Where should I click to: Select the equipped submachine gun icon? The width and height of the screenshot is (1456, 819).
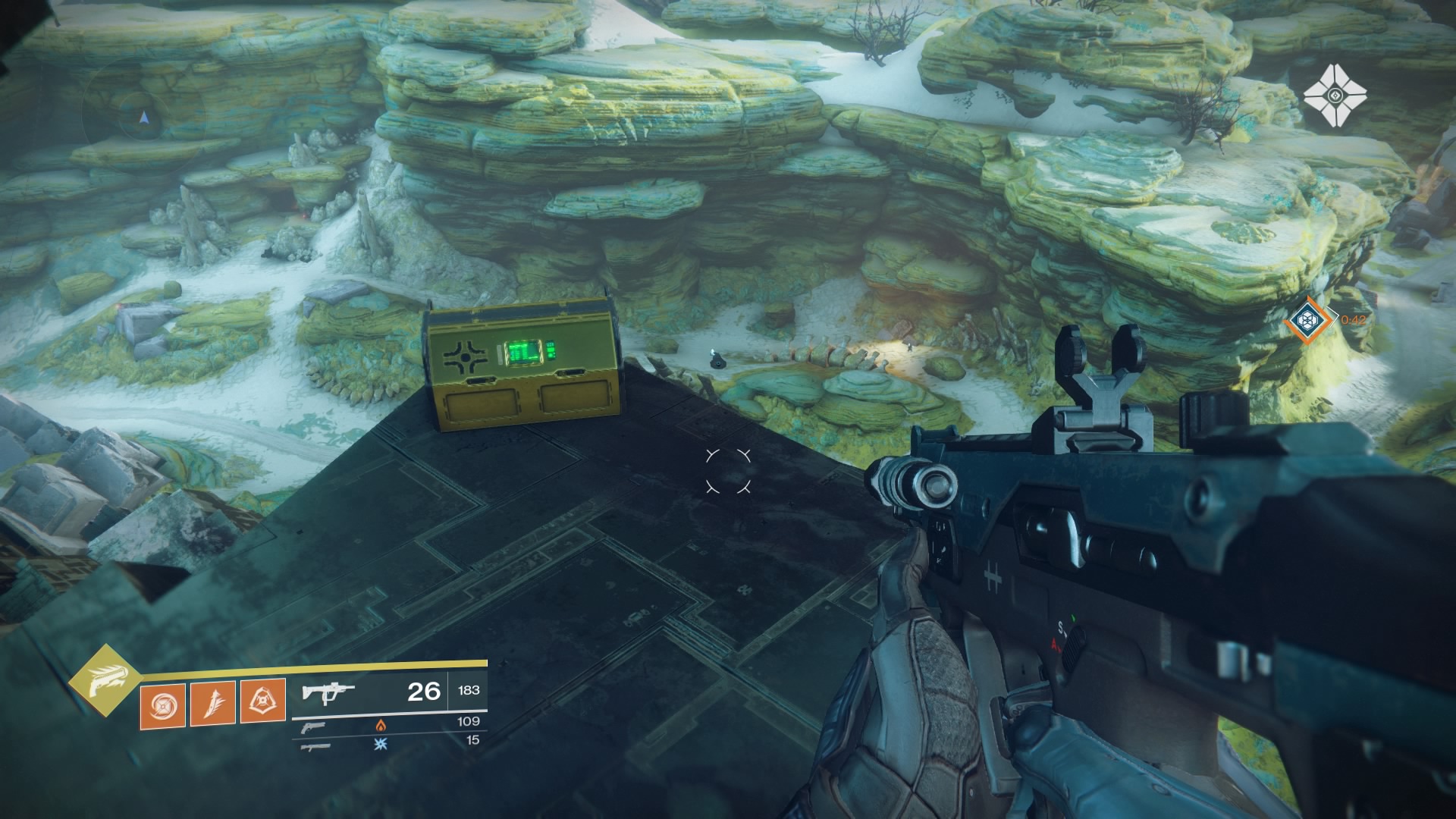point(328,692)
